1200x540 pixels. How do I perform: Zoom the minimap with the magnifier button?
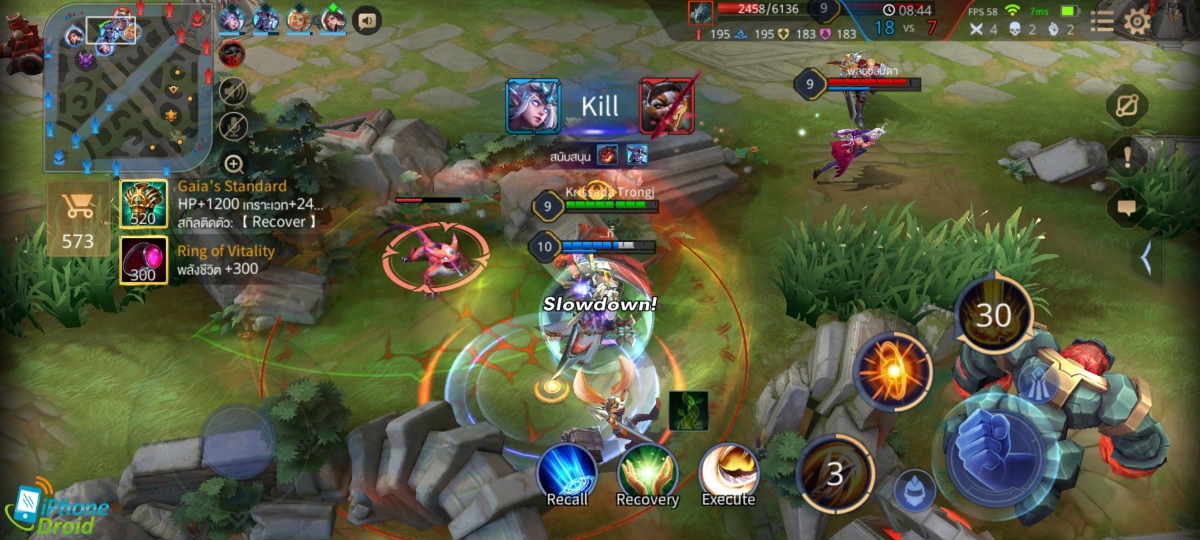pos(233,164)
